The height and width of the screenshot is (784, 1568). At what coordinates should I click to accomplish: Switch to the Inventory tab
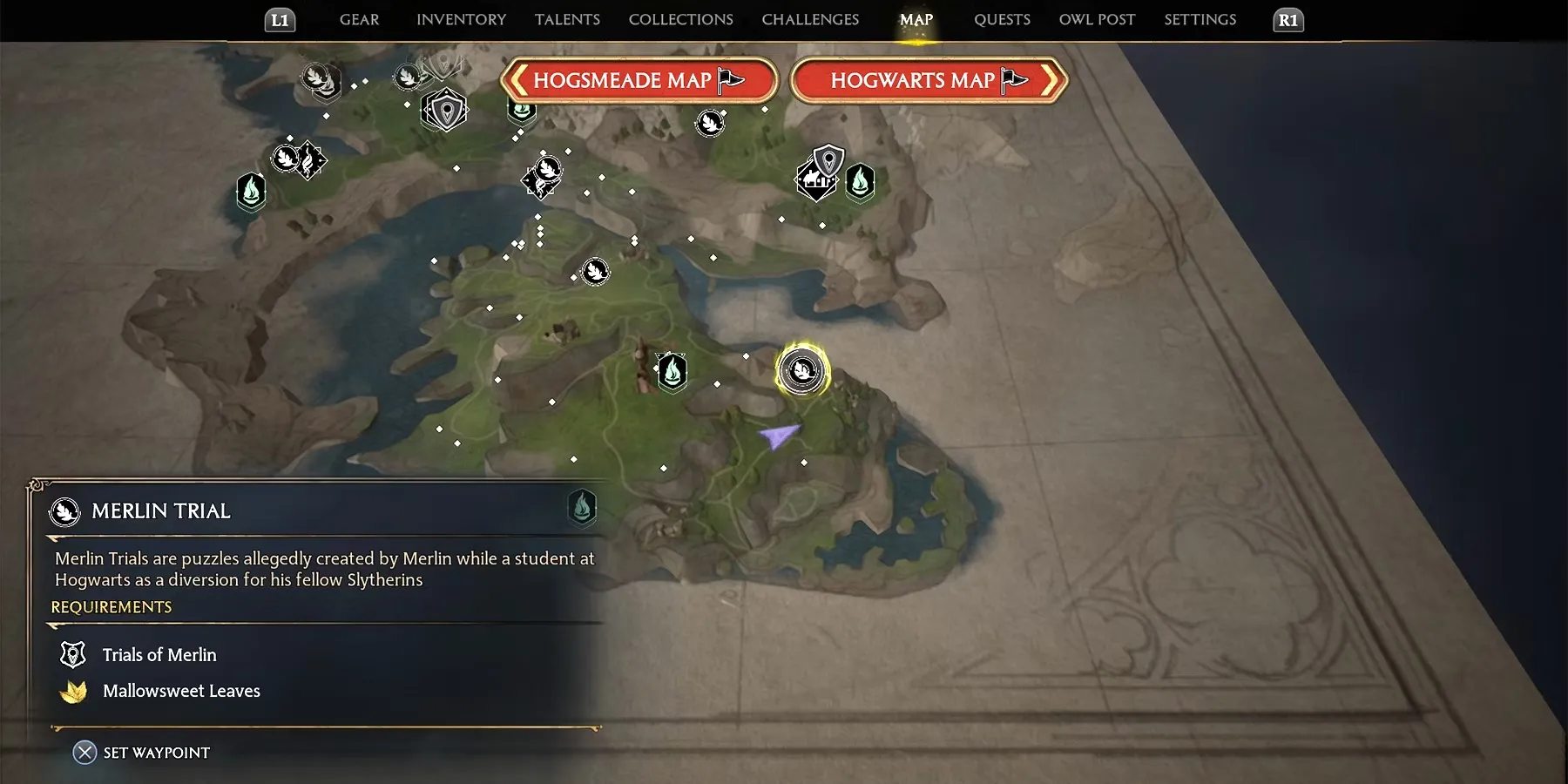461,19
